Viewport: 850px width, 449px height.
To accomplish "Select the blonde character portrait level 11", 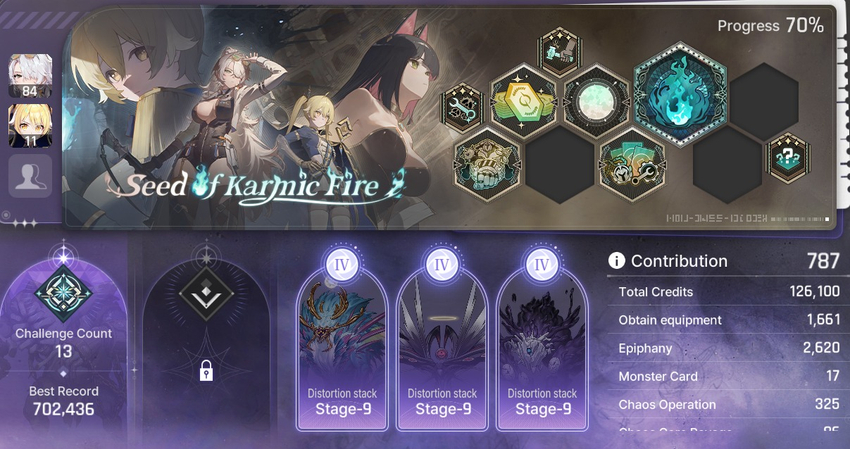I will click(30, 125).
